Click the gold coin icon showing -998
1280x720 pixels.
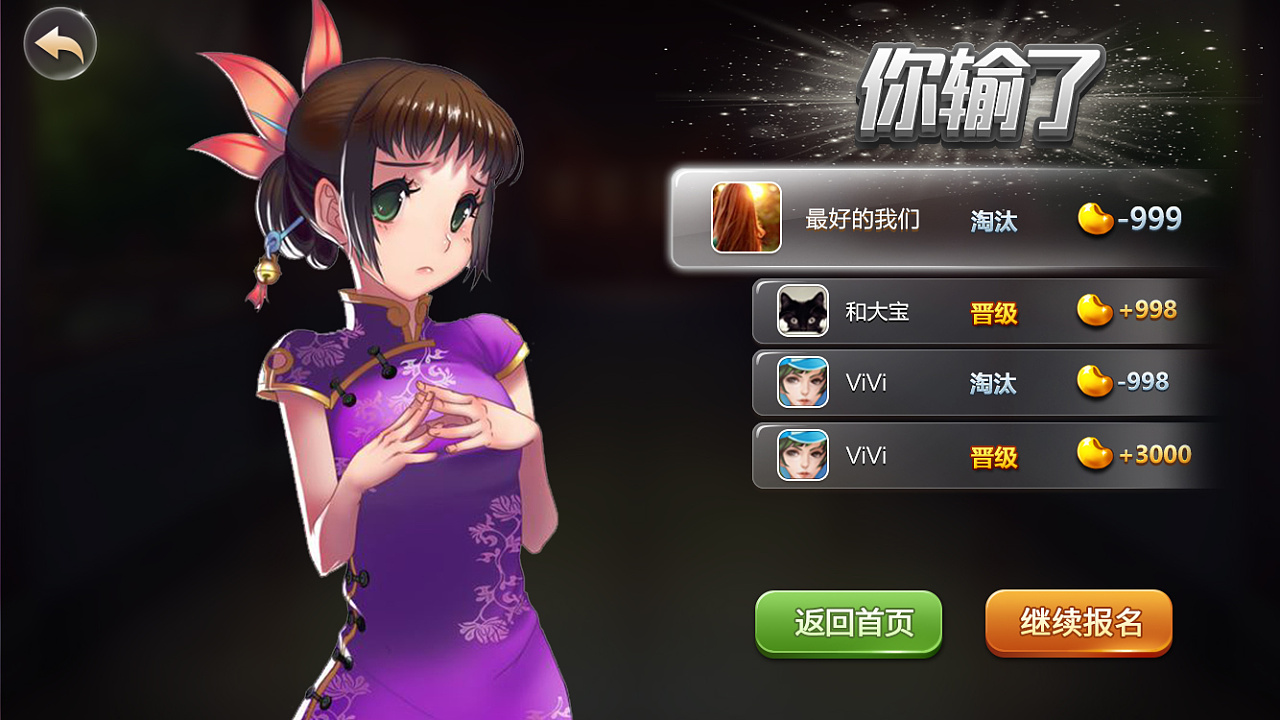(1096, 382)
